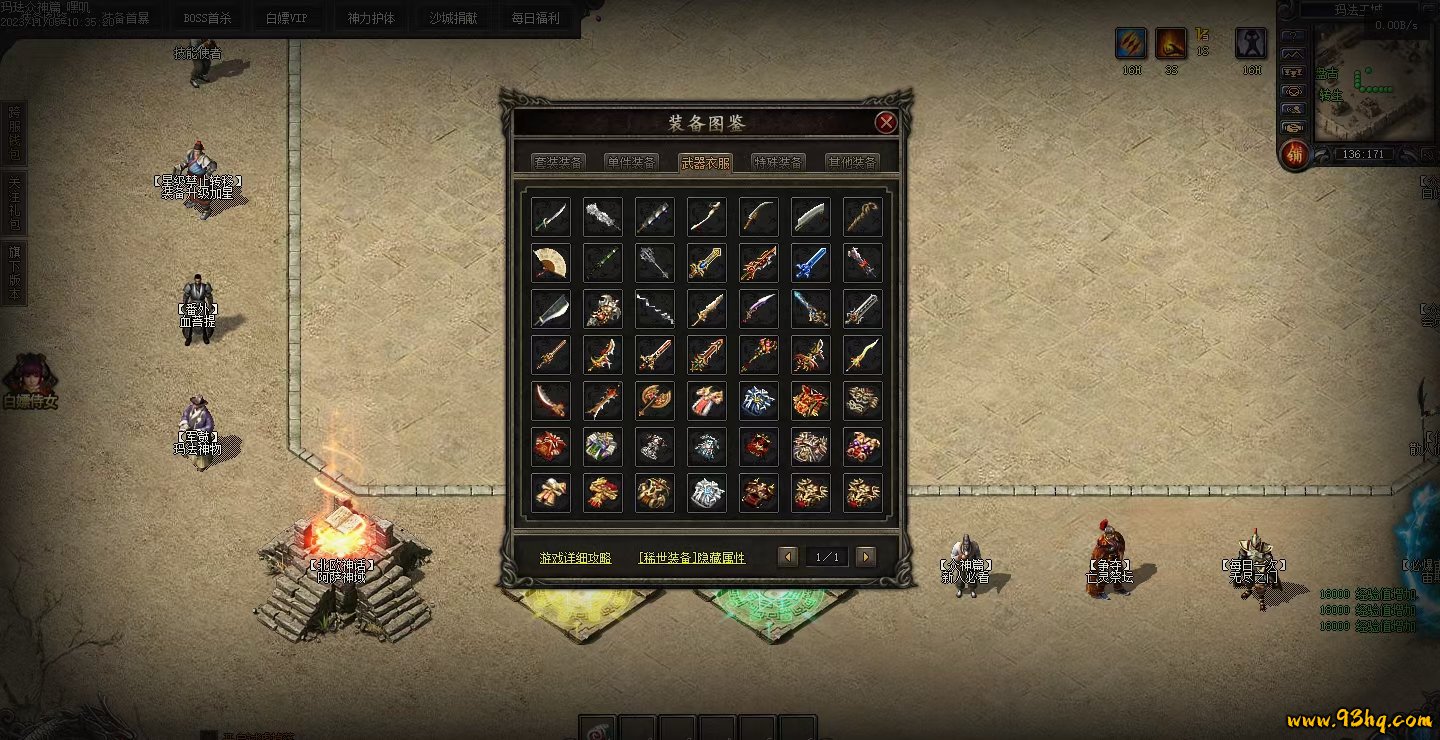Open the 游戏详细攻略 link

click(x=575, y=558)
